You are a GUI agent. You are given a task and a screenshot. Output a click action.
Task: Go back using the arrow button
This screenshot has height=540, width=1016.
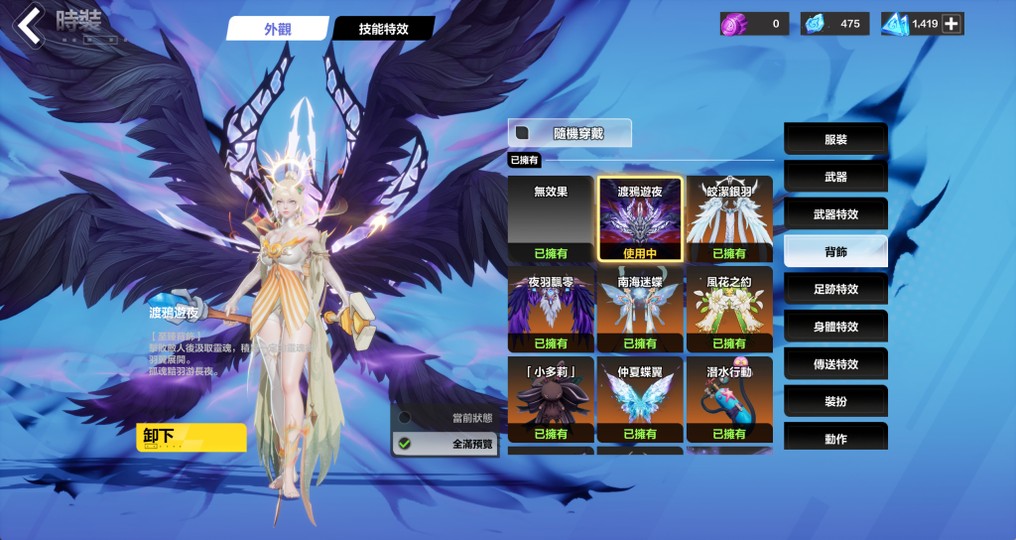pos(32,25)
